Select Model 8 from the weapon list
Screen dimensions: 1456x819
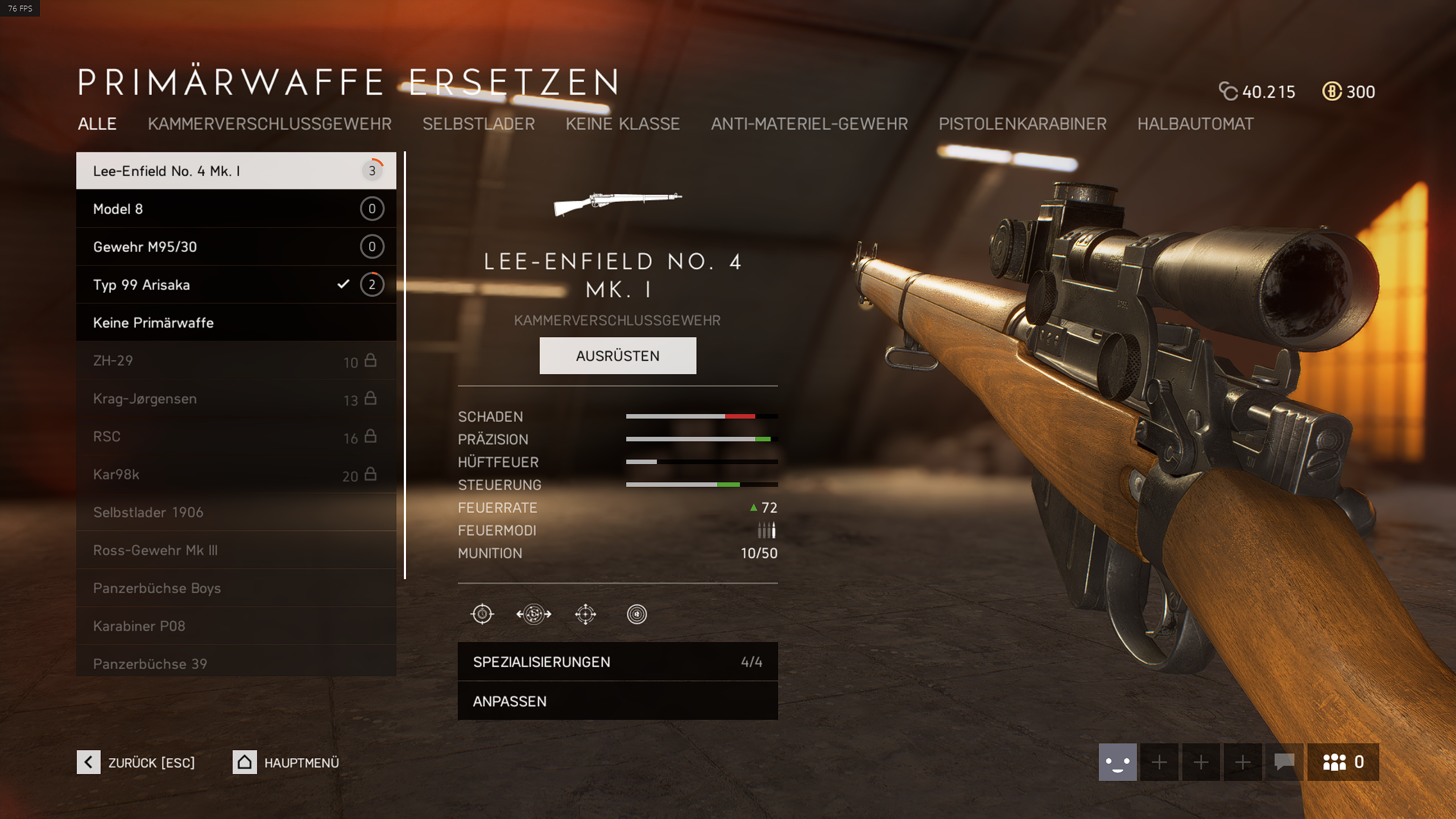pos(236,209)
